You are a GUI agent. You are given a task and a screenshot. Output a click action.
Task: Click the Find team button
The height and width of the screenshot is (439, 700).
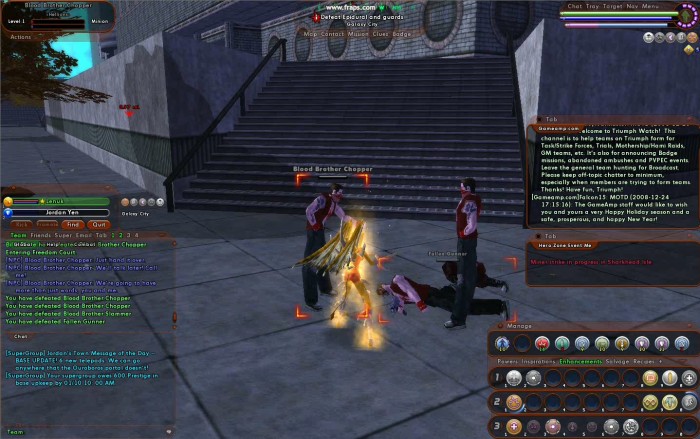(x=75, y=225)
